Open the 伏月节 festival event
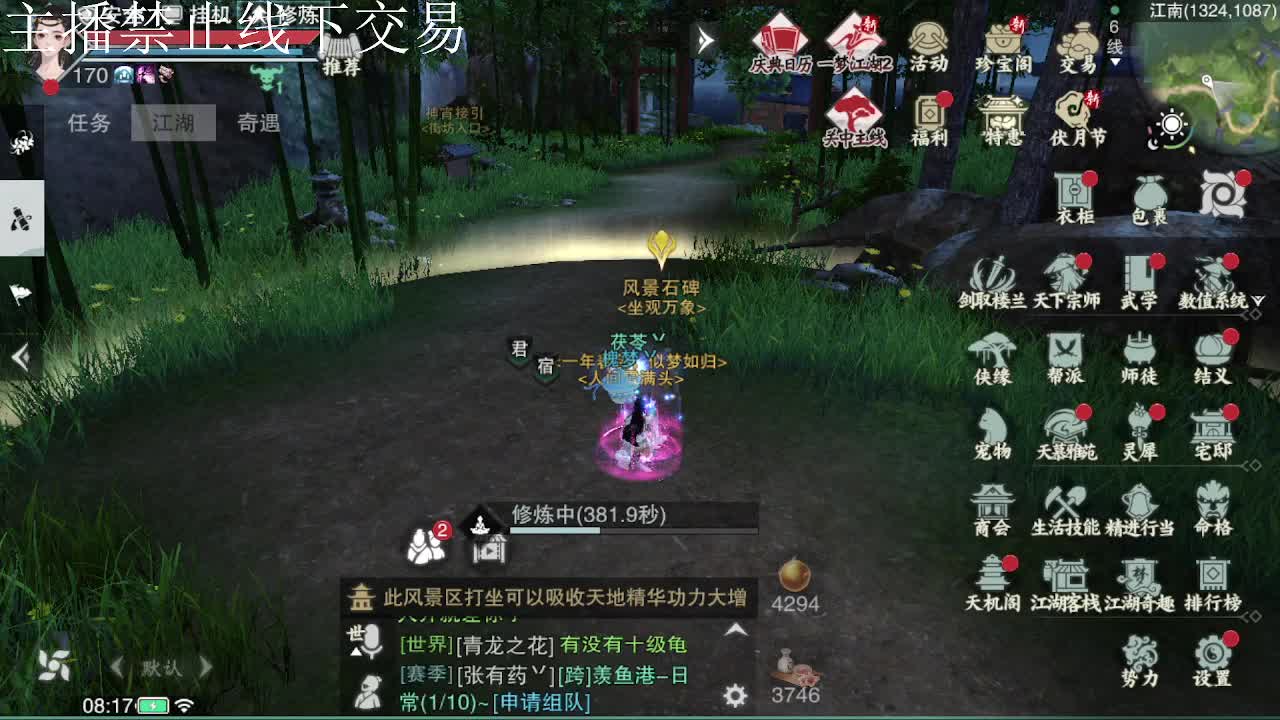This screenshot has height=720, width=1280. click(1071, 120)
